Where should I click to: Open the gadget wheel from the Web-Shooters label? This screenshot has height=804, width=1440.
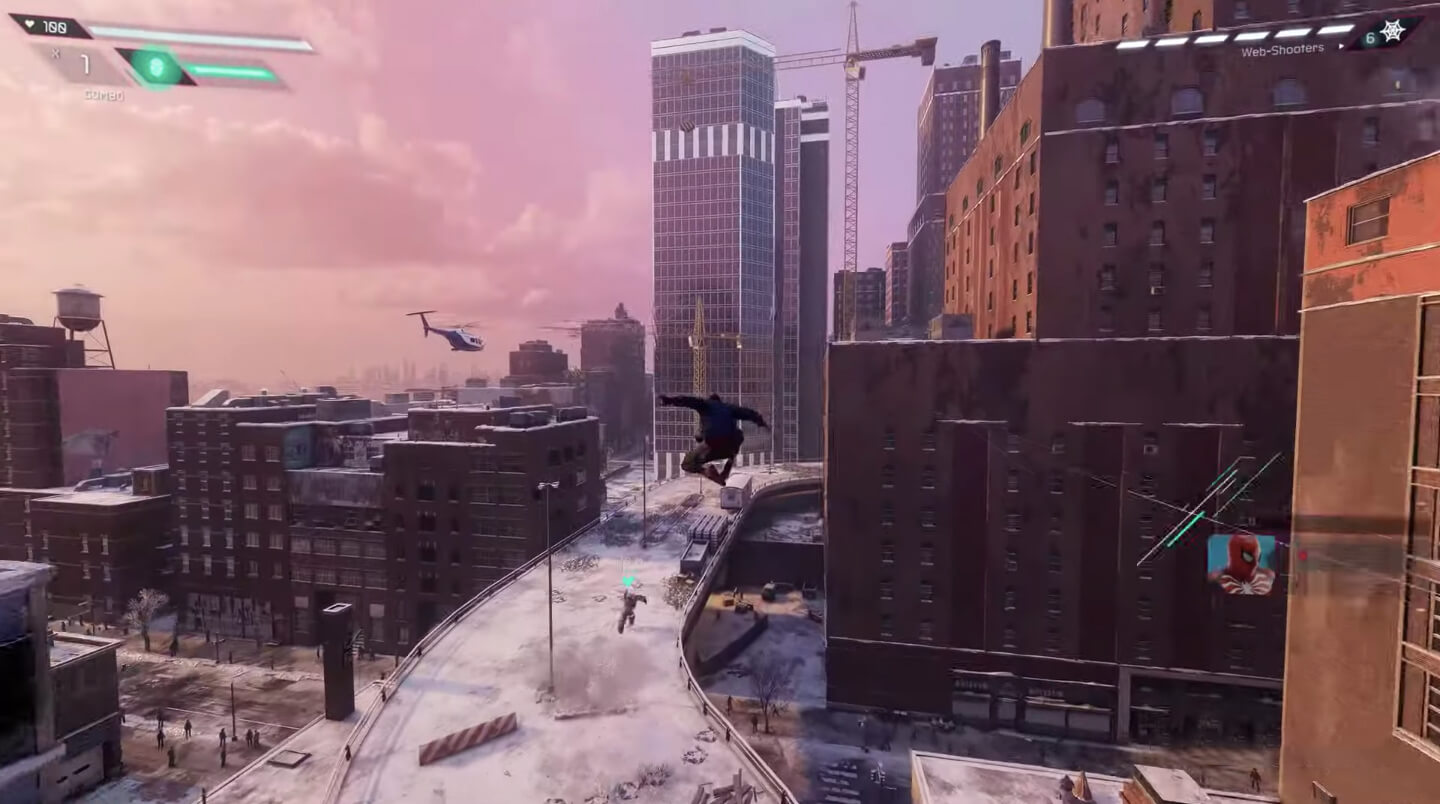1282,48
